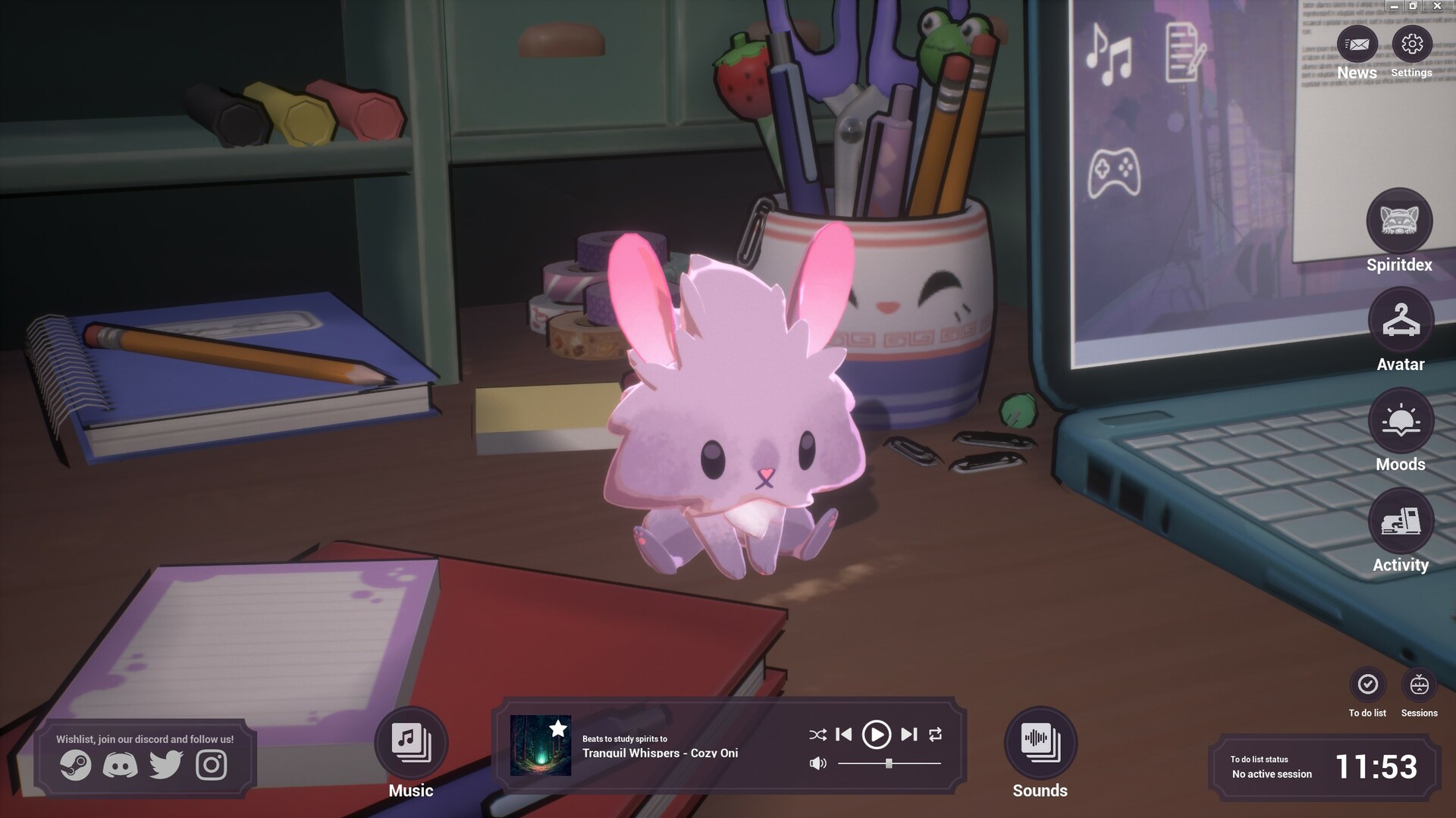Screen dimensions: 1456x818
Task: Unfavorite the Tranquil Whispers track via star
Action: pyautogui.click(x=558, y=729)
